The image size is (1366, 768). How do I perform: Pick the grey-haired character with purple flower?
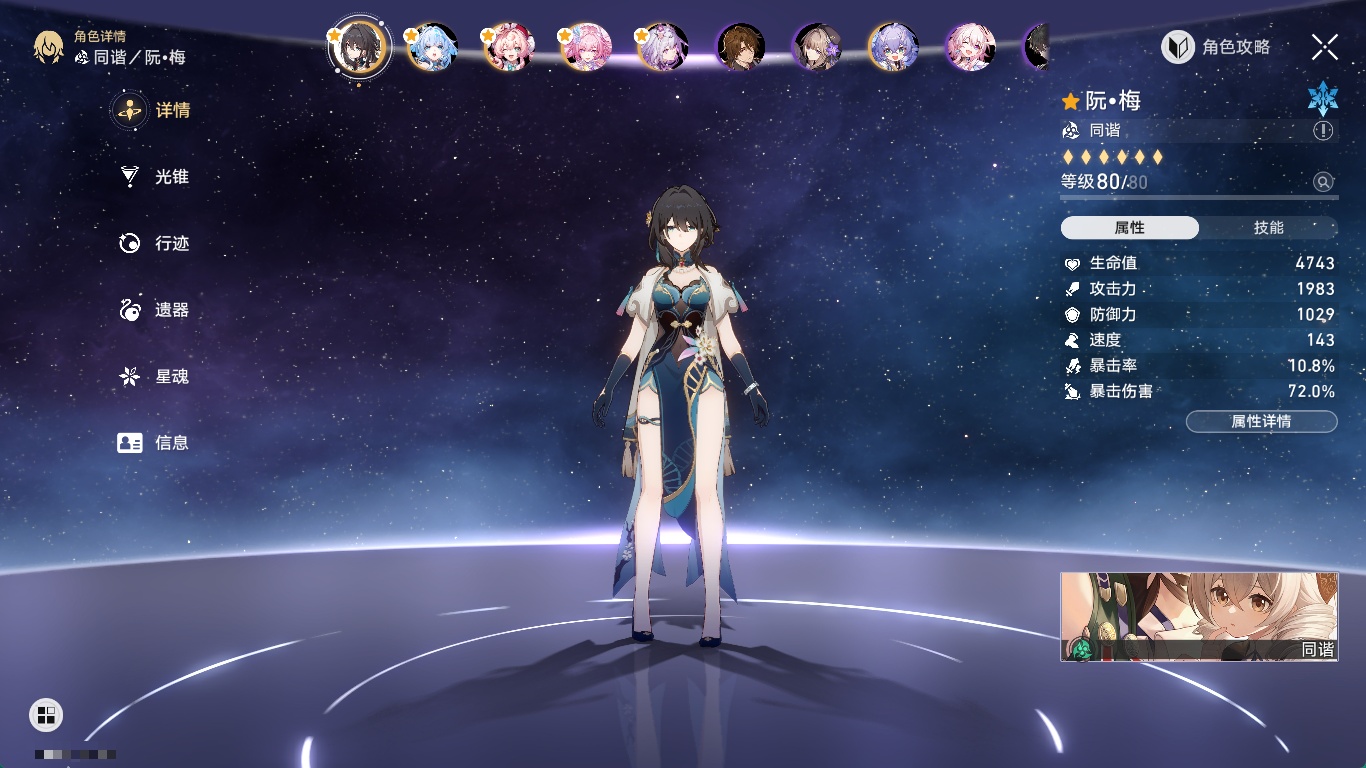click(x=817, y=47)
